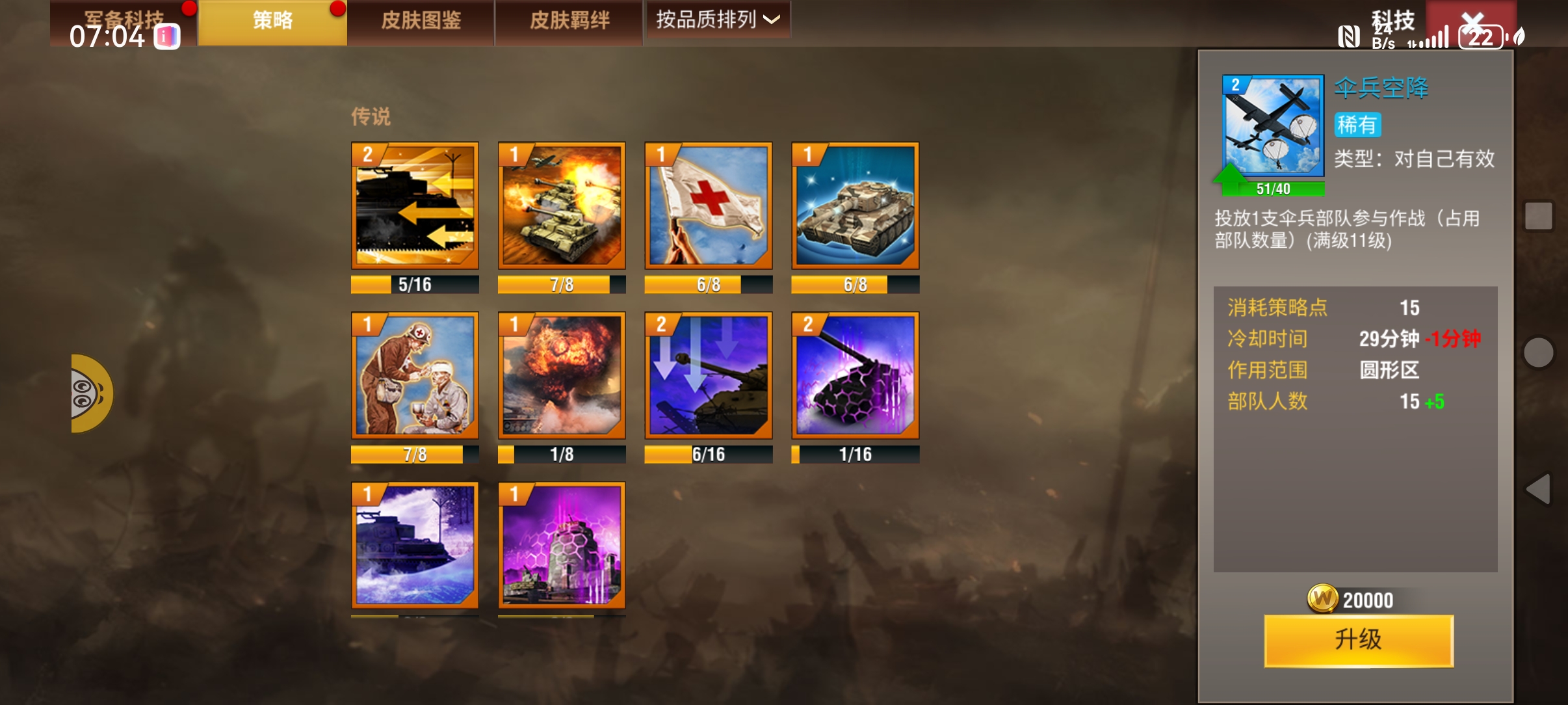
Task: Choose the tanks firing in desert card
Action: [562, 206]
